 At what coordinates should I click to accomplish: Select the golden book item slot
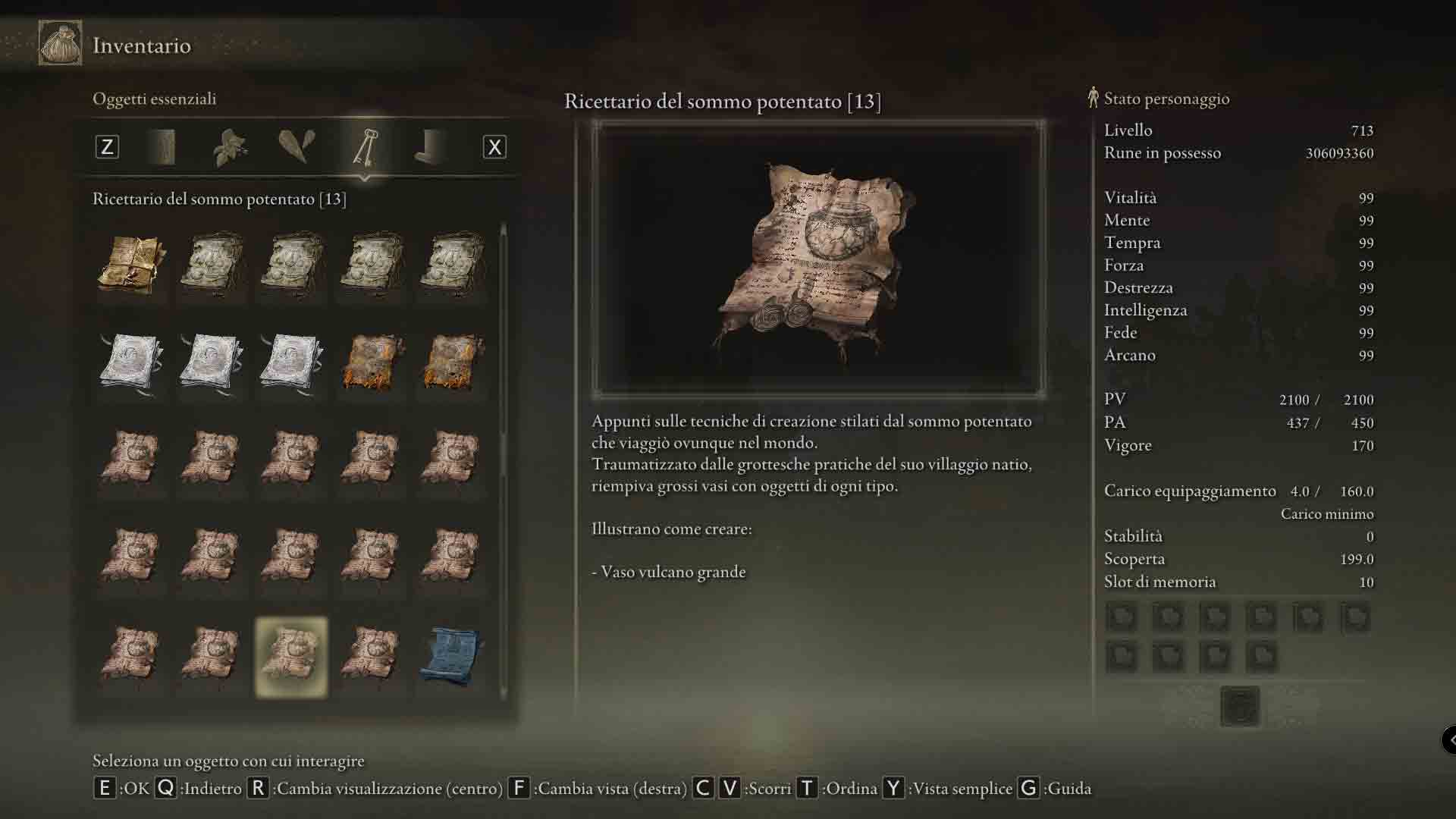(x=131, y=264)
